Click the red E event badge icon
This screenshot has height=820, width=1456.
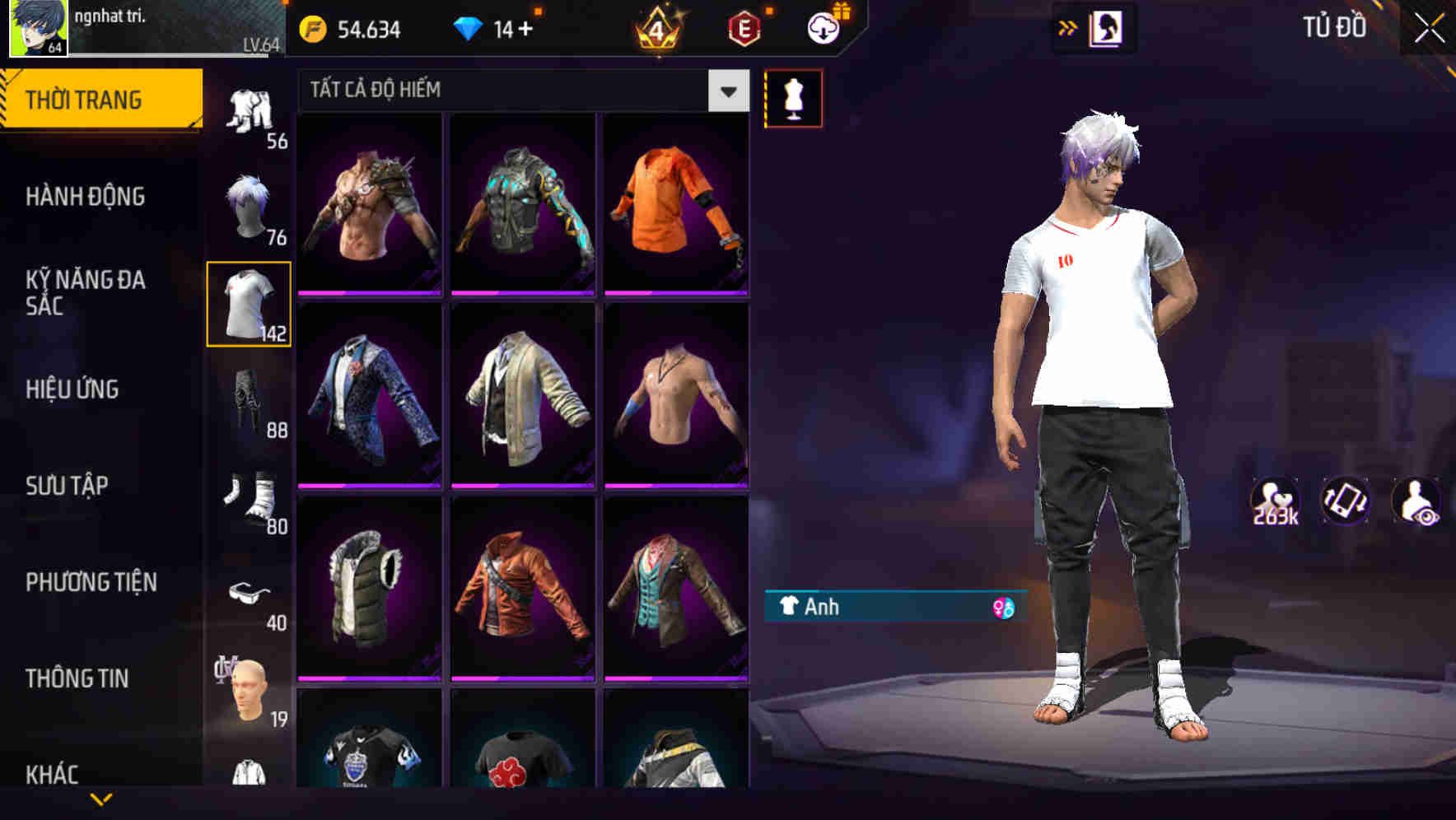[x=744, y=26]
